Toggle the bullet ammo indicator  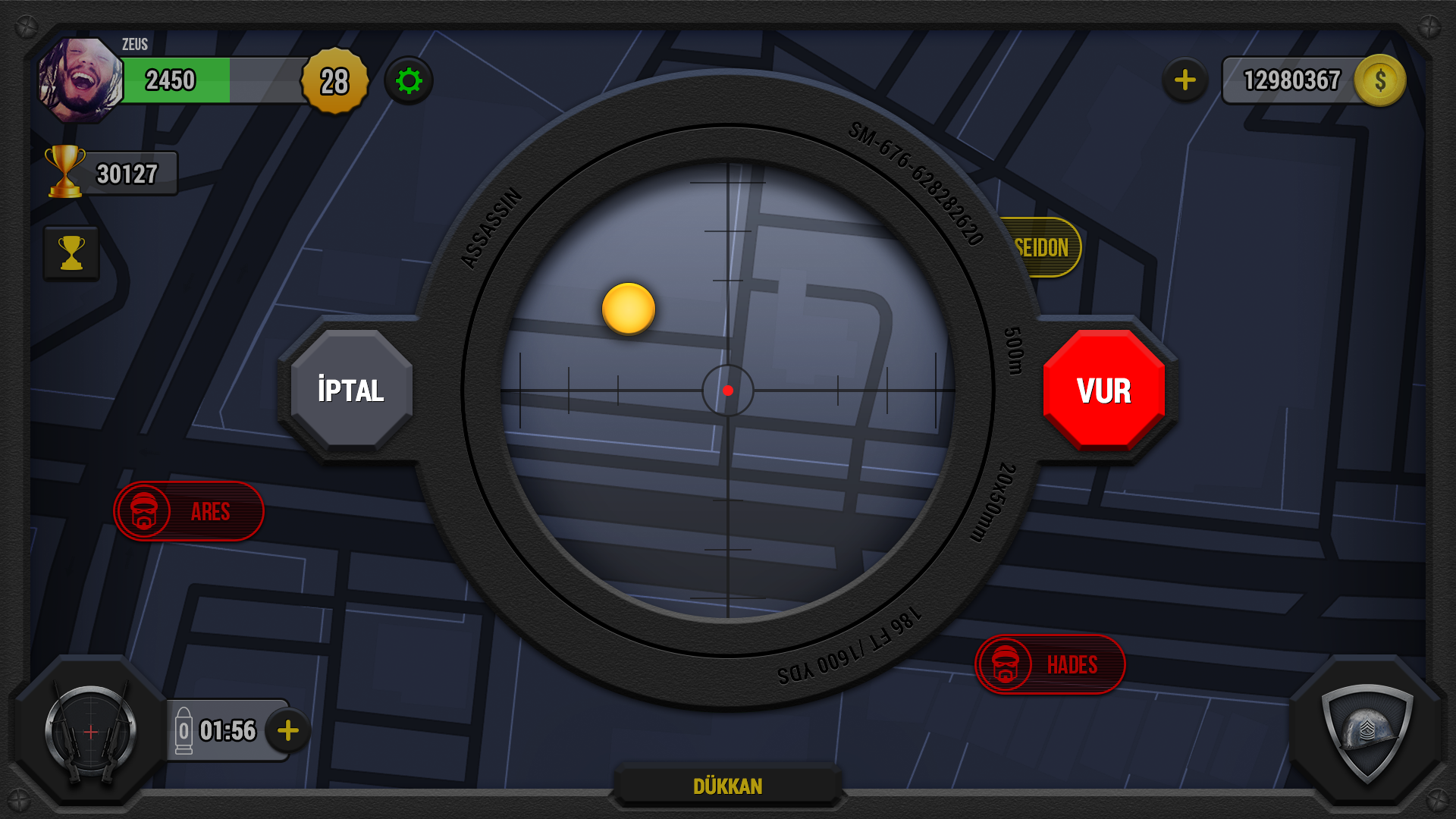pyautogui.click(x=186, y=730)
